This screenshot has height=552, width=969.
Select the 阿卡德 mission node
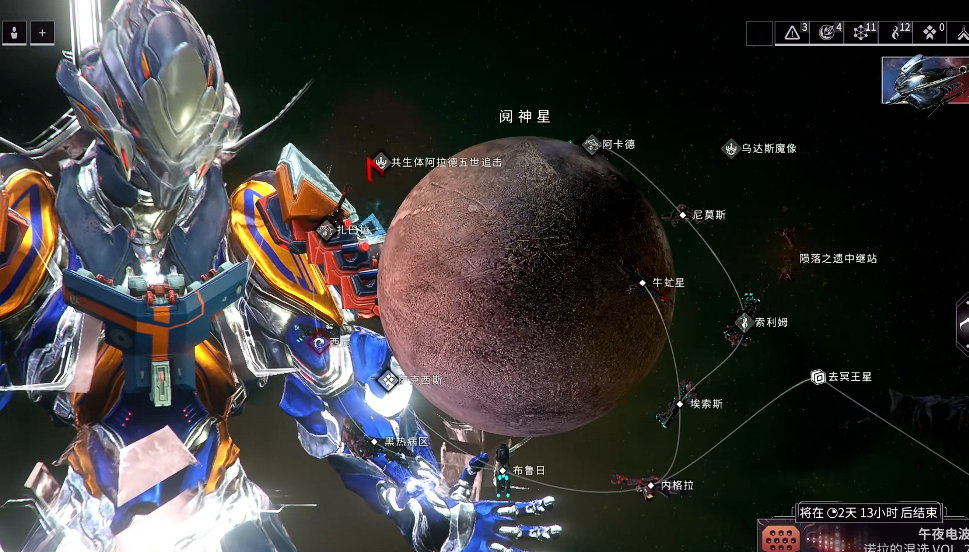[x=592, y=145]
